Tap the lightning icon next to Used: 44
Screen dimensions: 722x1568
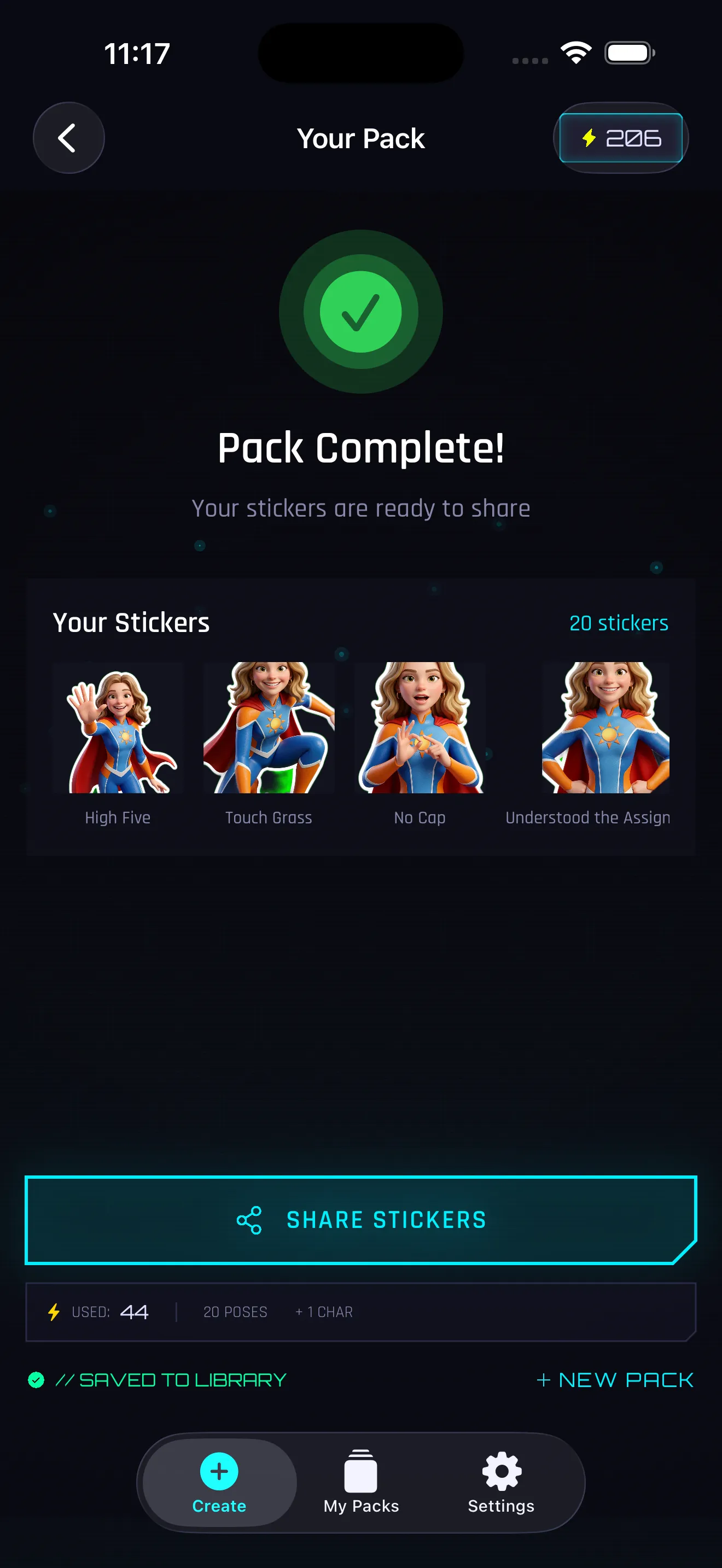pyautogui.click(x=54, y=1312)
